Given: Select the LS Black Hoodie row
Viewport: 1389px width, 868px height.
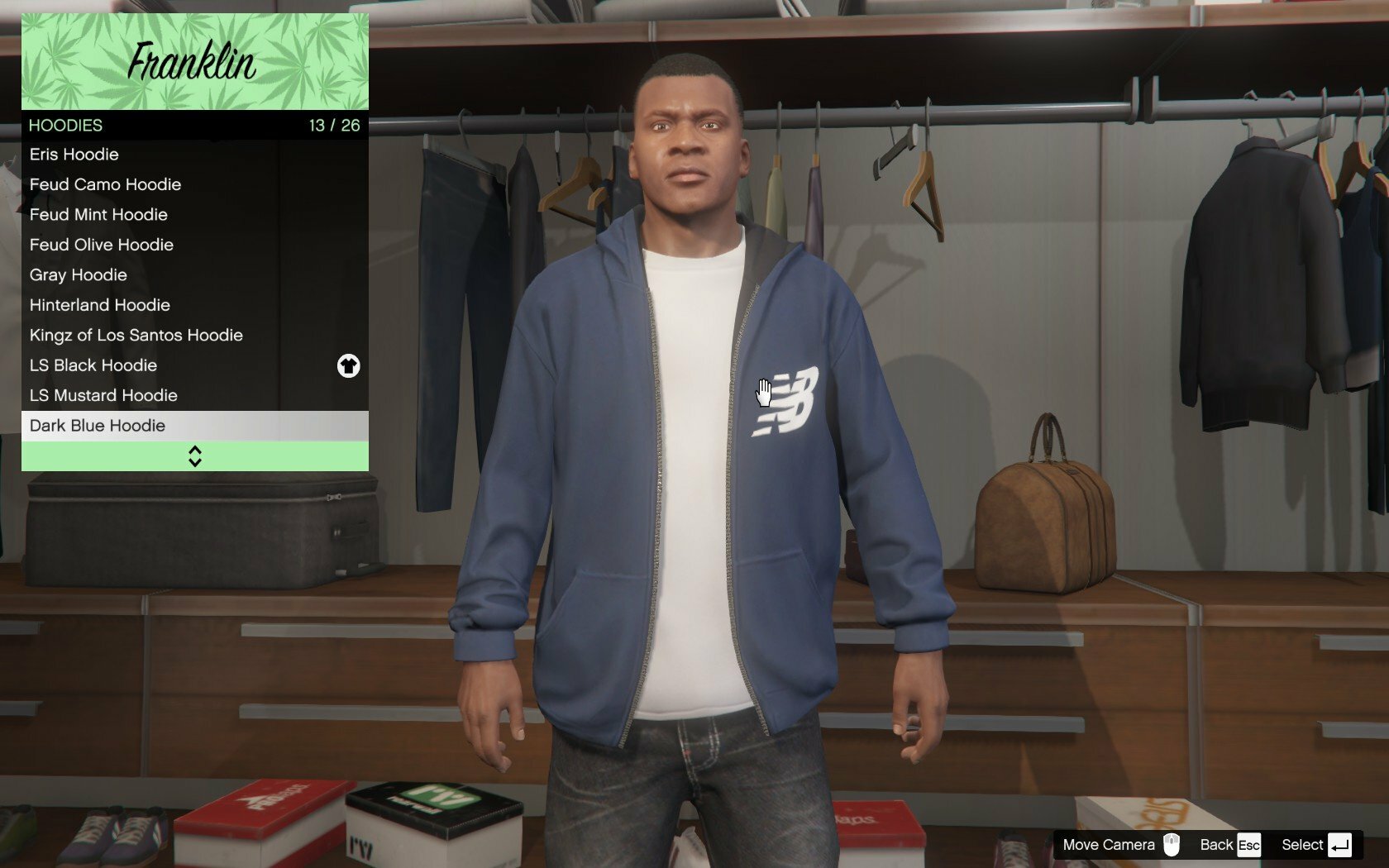Looking at the screenshot, I should [93, 365].
